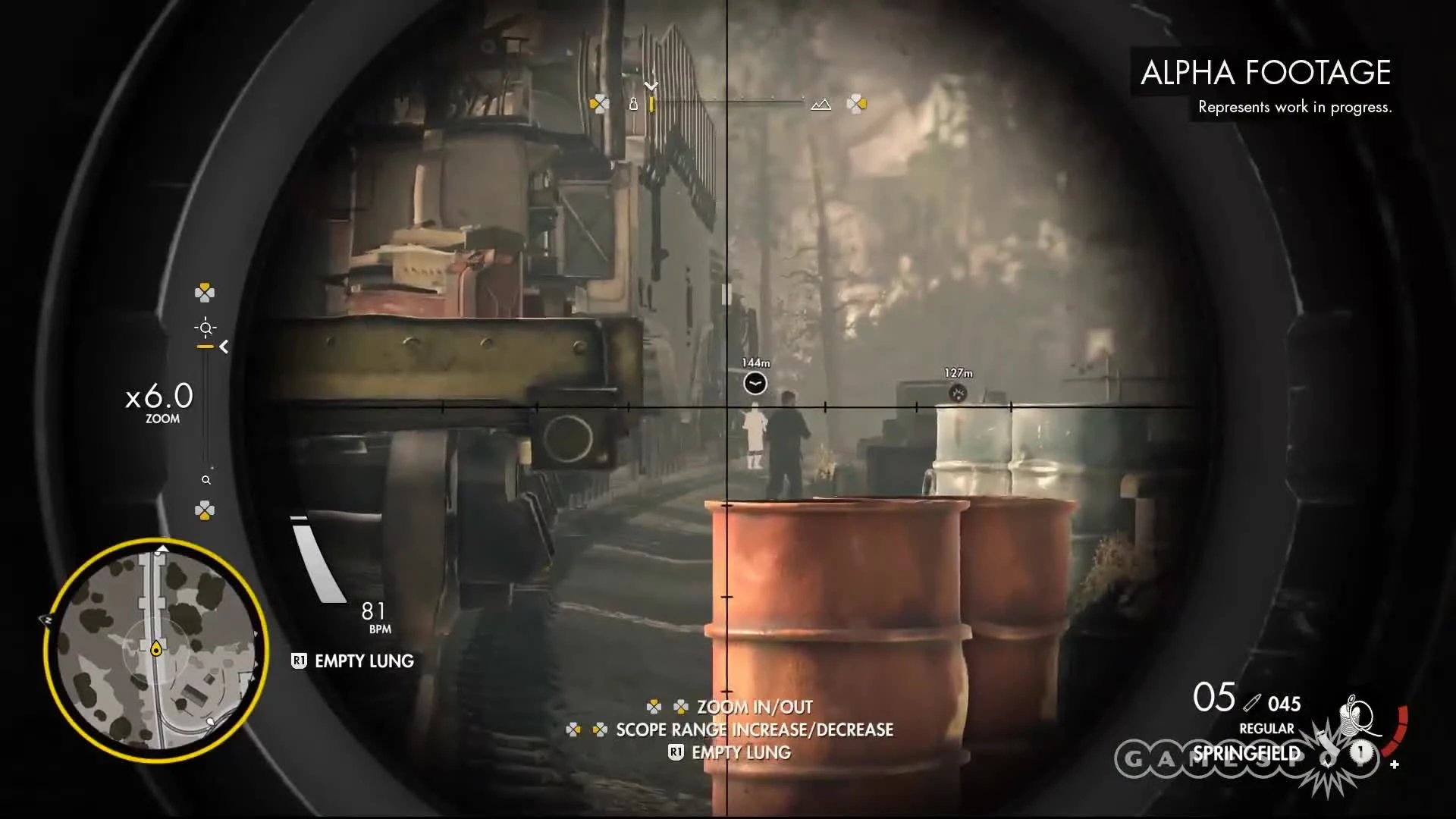The width and height of the screenshot is (1456, 819).
Task: Open the left d-pad scope range control
Action: click(600, 103)
